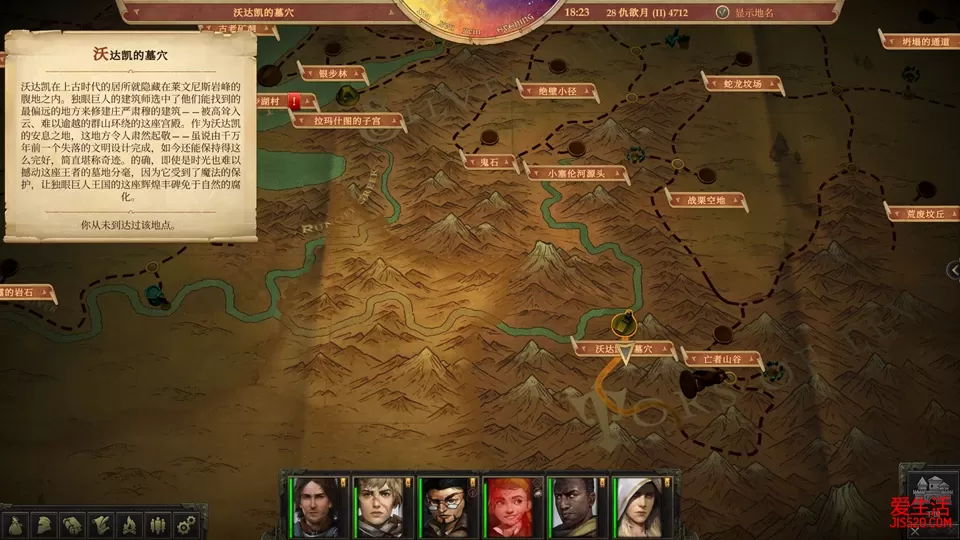
Task: Select the portrait with glasses and goatee
Action: pos(445,506)
